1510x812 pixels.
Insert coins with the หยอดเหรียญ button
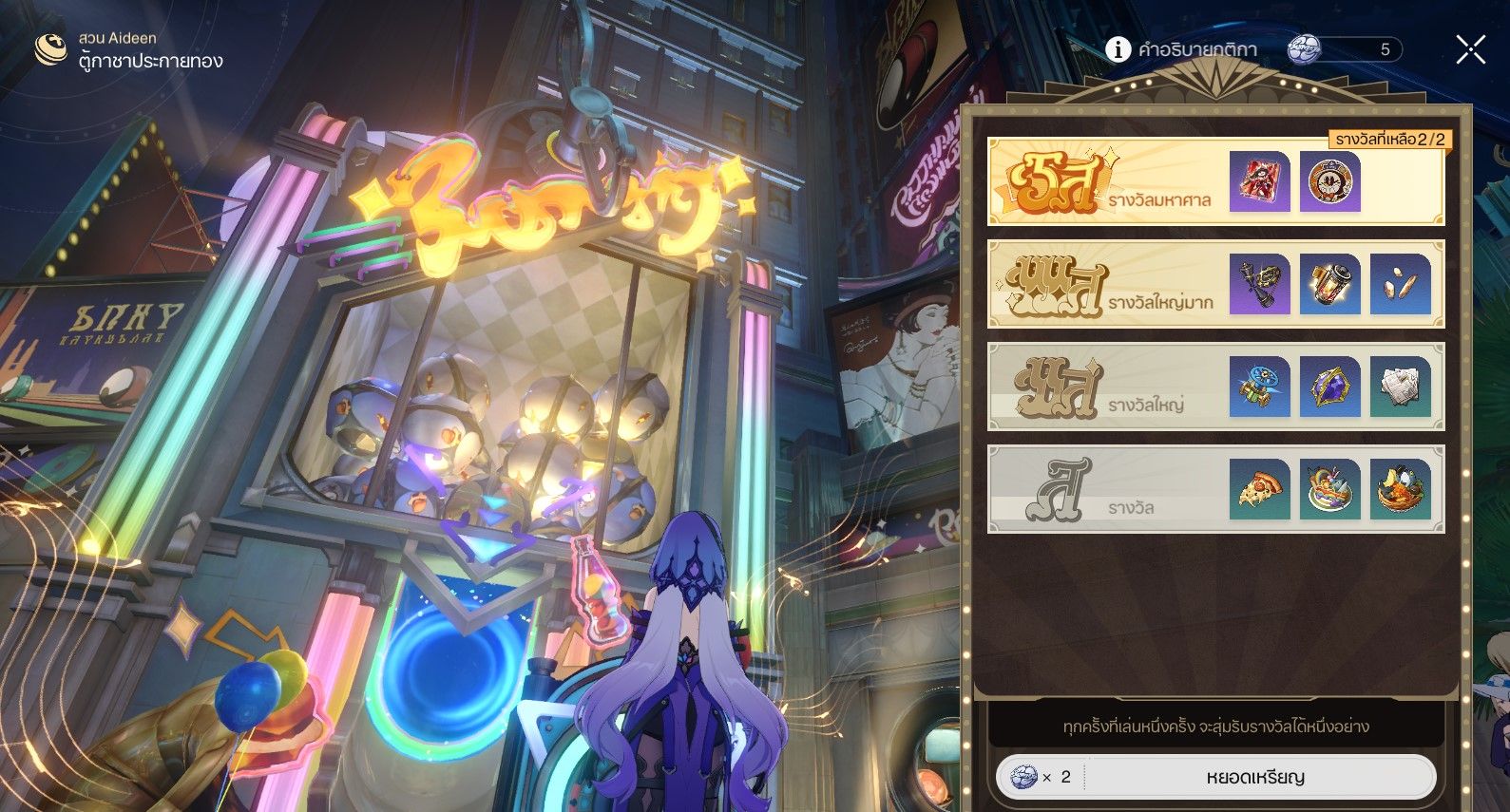click(x=1255, y=778)
